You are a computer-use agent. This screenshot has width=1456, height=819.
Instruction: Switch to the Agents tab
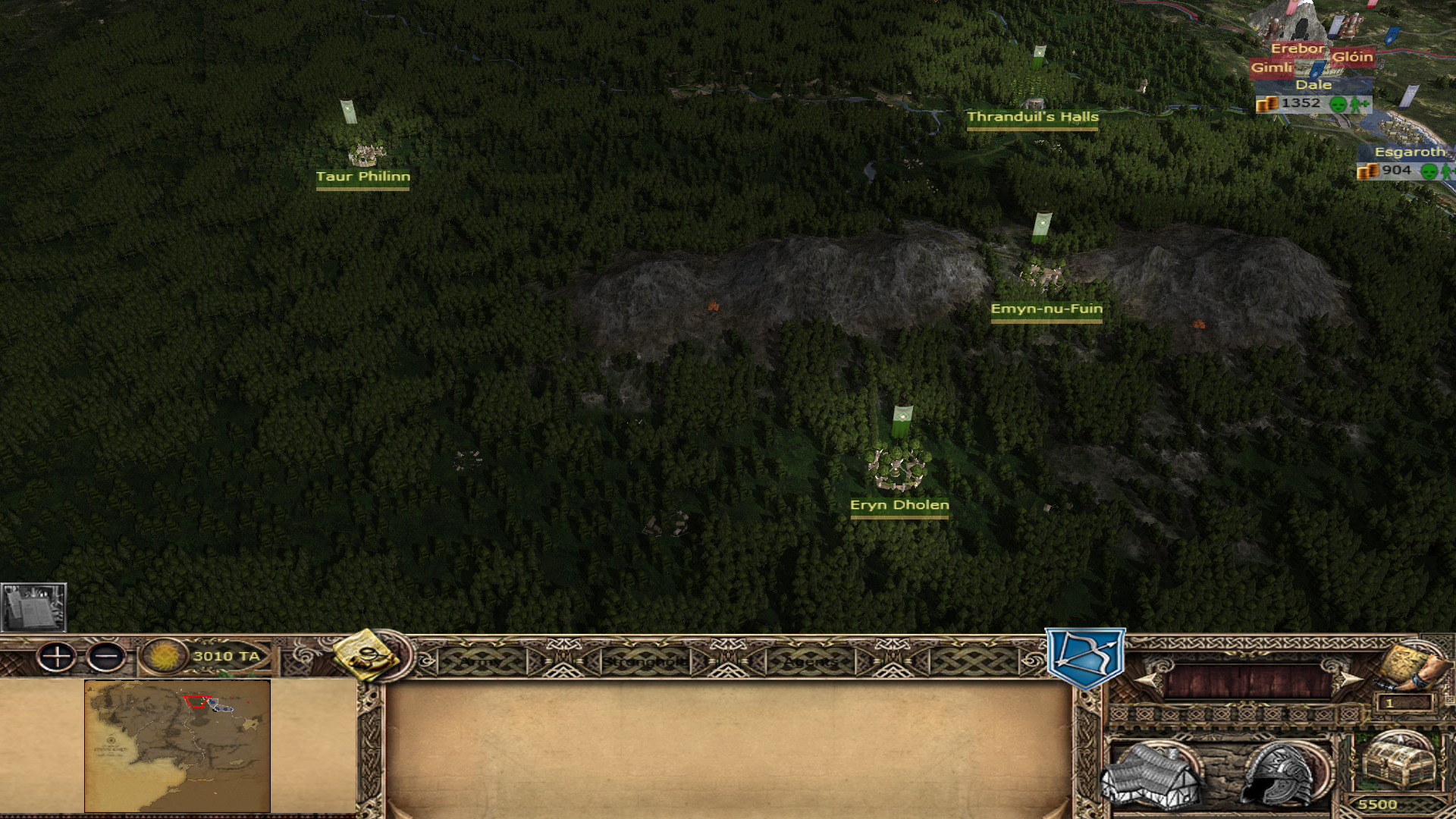coord(811,662)
